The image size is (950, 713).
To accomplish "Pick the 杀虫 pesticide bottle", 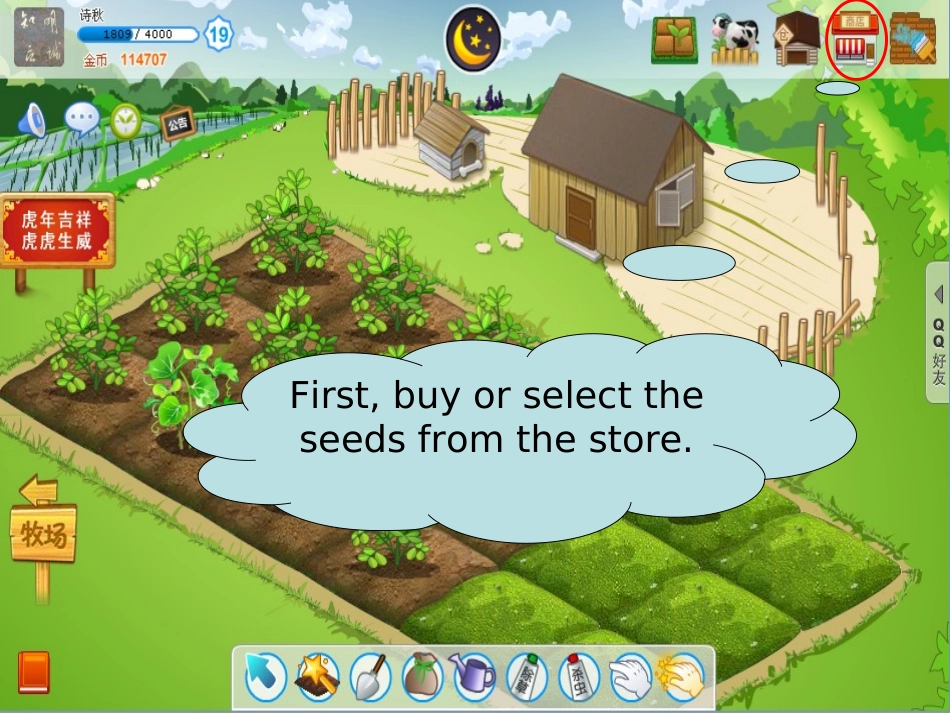I will [x=579, y=677].
